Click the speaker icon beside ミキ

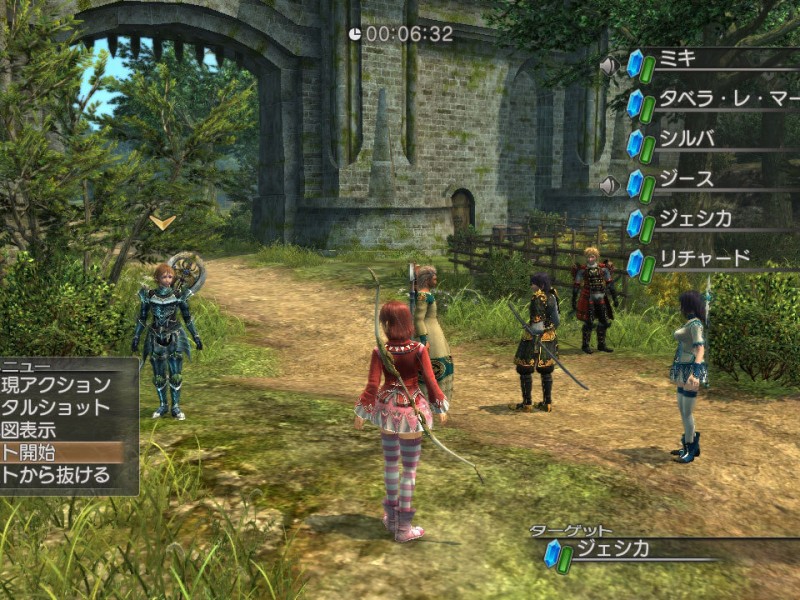[x=609, y=66]
